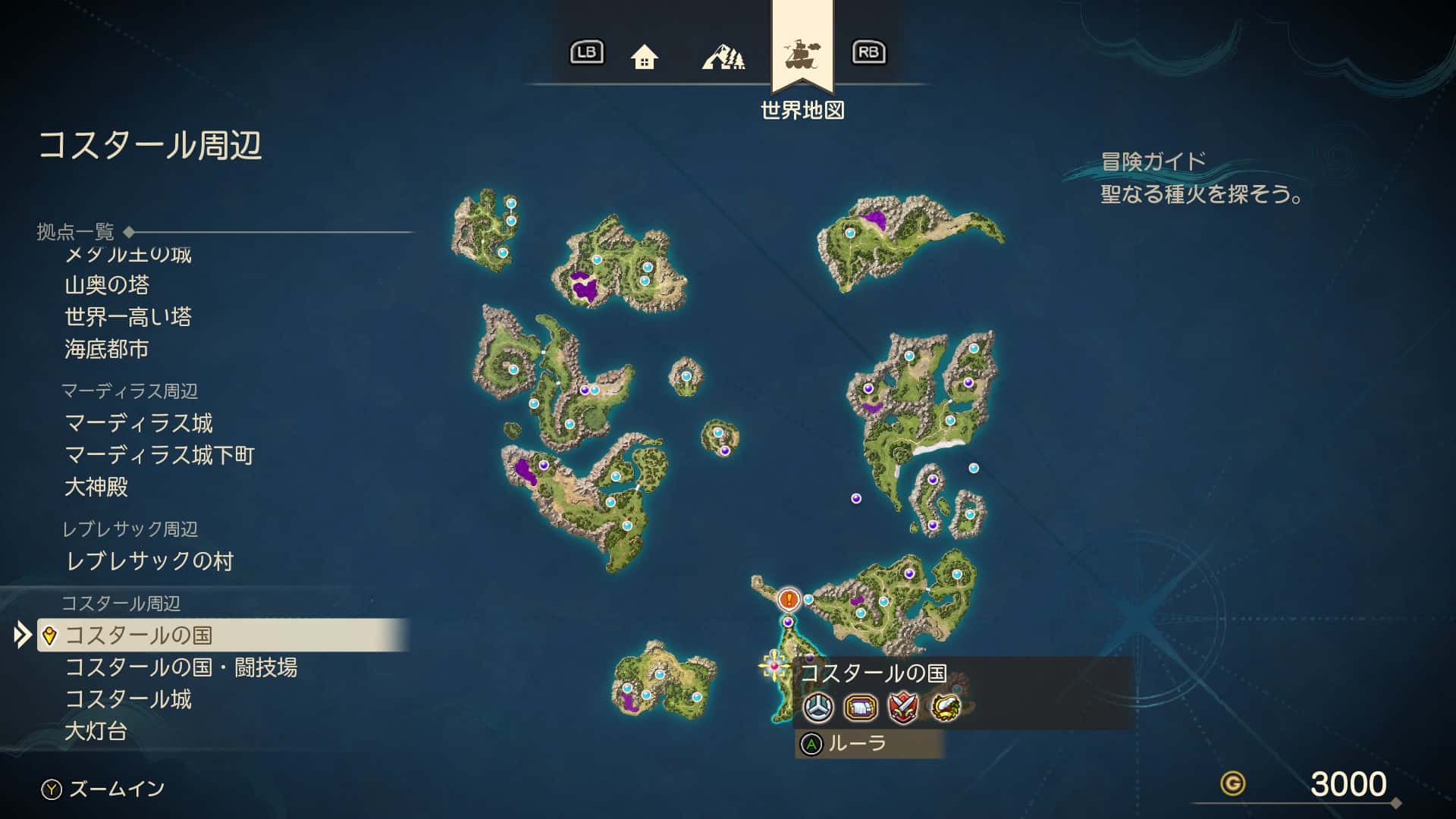Viewport: 1456px width, 819px height.
Task: Choose レブレサックの村 destination
Action: [x=149, y=561]
